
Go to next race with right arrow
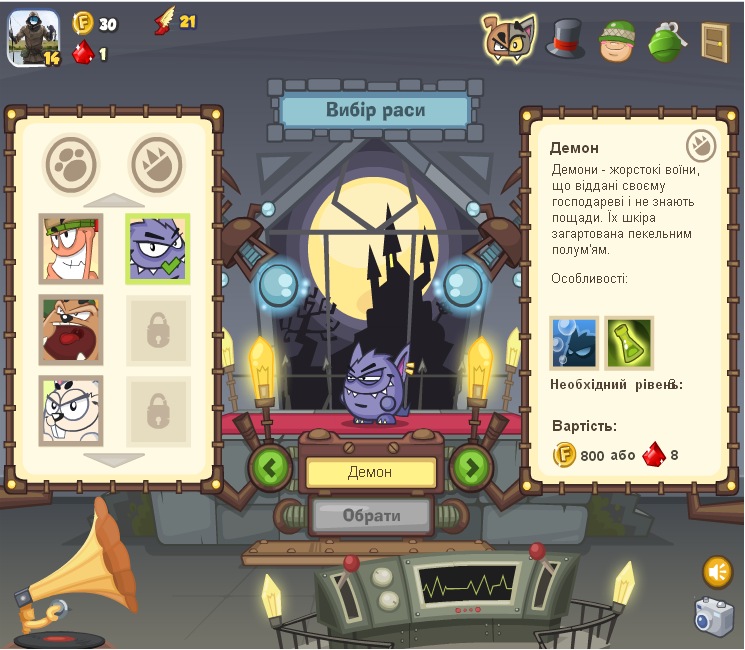coord(472,467)
